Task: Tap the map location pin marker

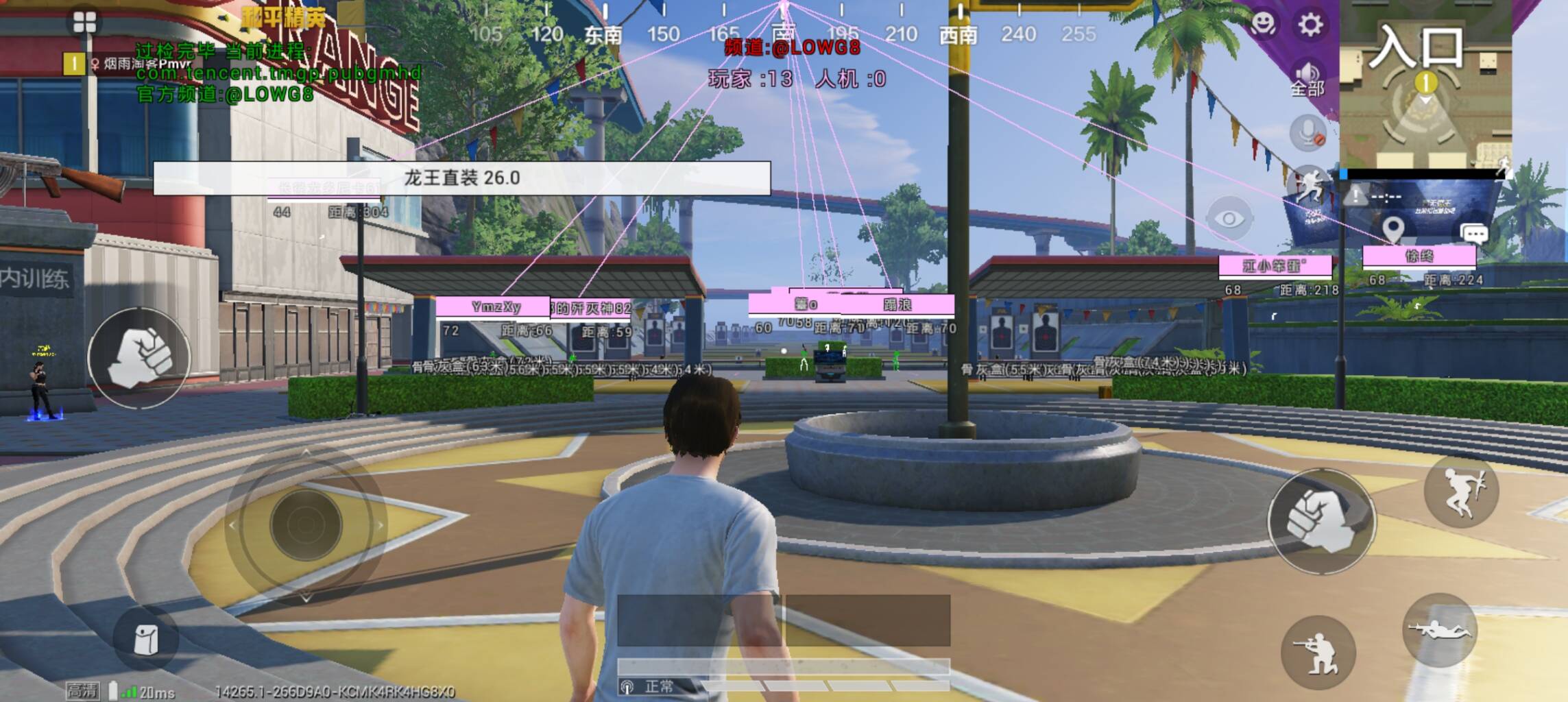Action: (1392, 229)
